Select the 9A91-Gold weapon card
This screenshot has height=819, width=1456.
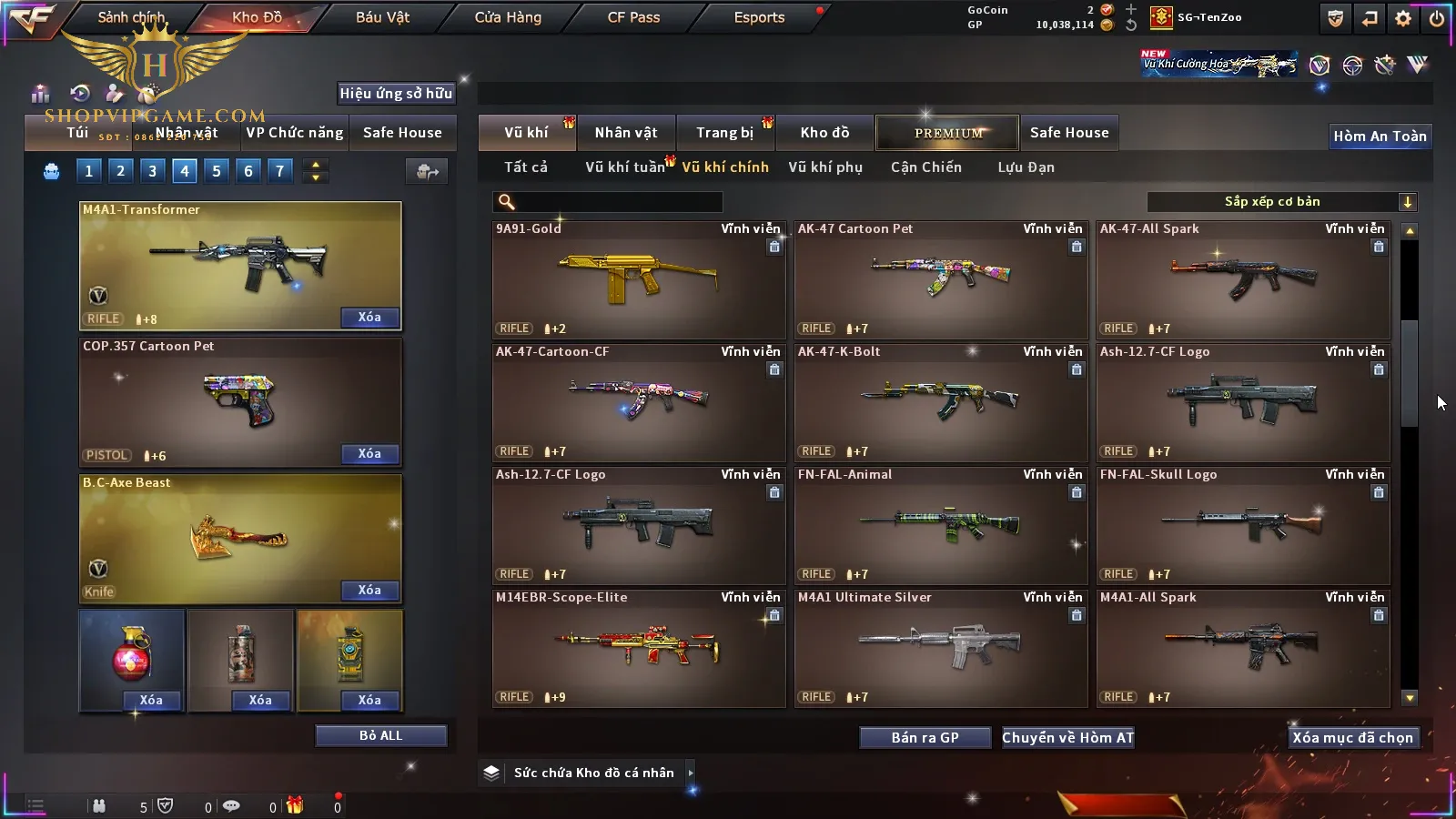638,279
